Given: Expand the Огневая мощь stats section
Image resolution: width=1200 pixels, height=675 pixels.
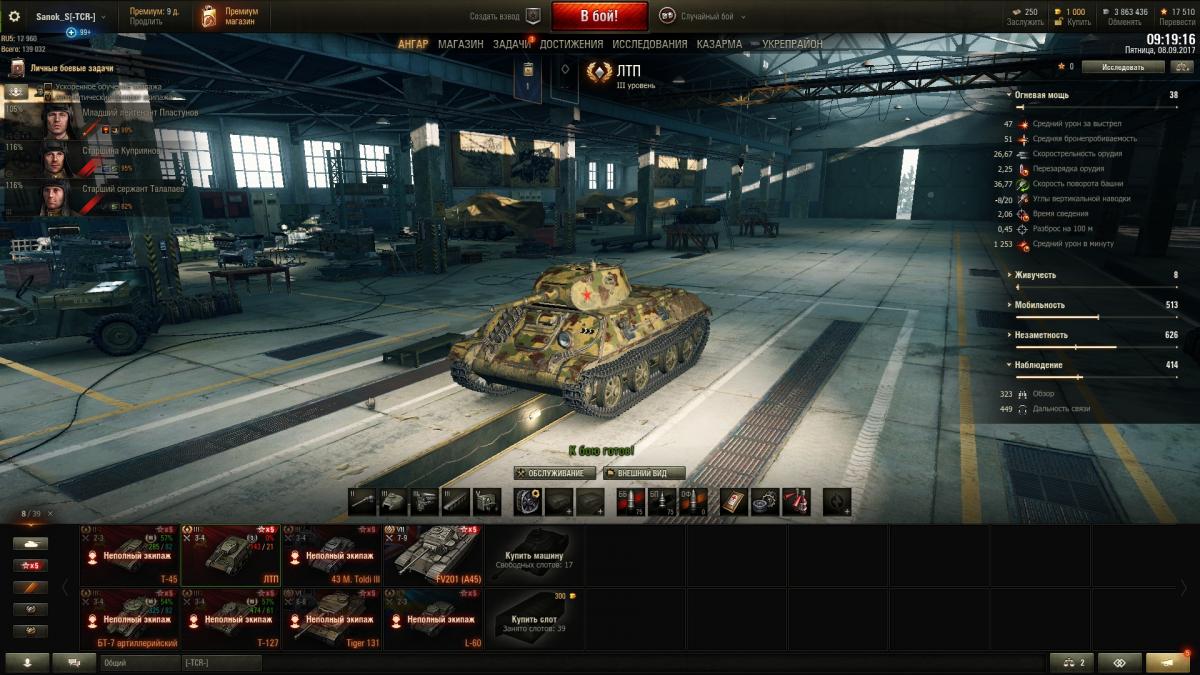Looking at the screenshot, I should [x=1041, y=95].
